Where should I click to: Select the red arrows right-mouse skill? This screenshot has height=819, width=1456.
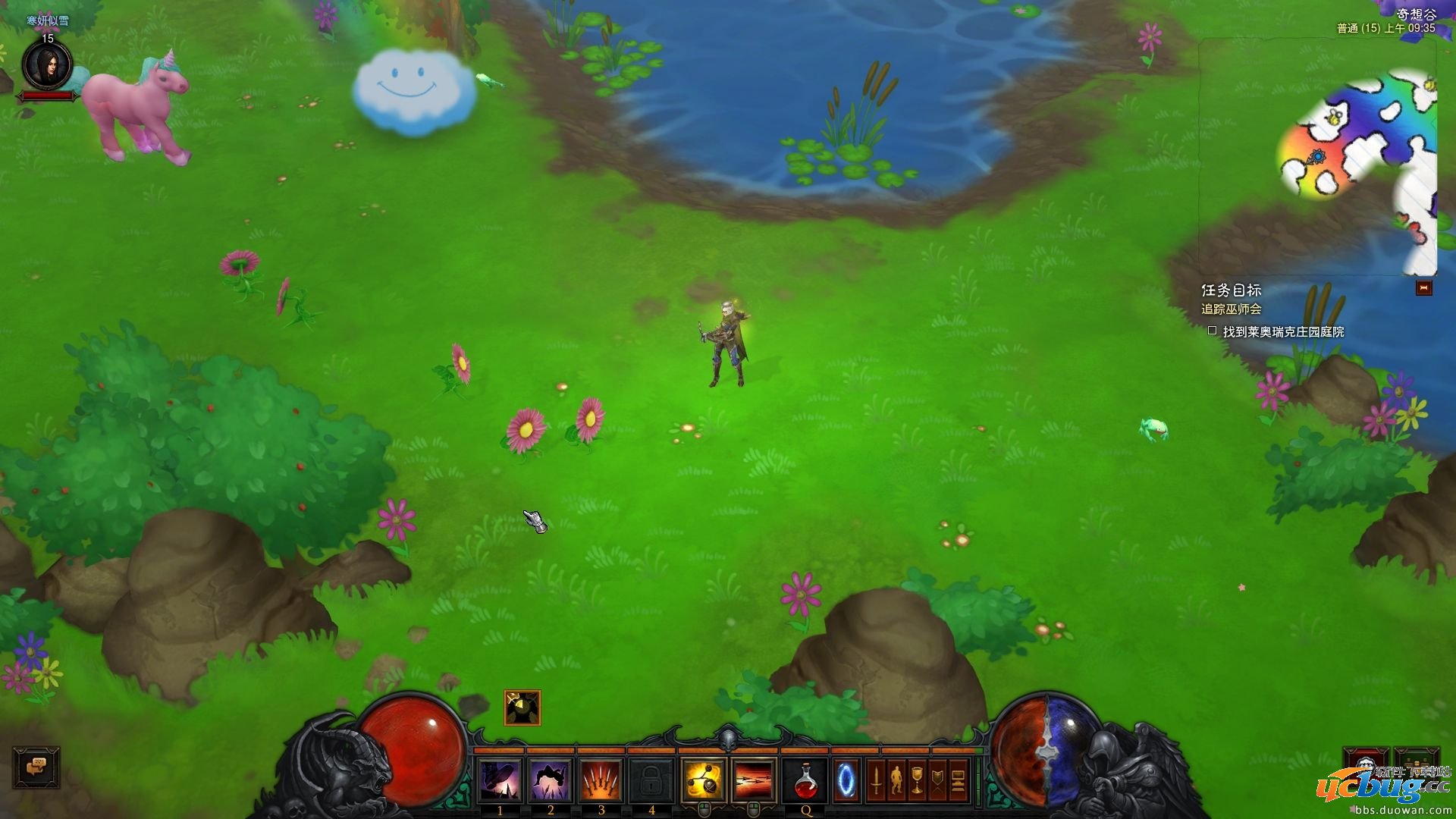754,780
